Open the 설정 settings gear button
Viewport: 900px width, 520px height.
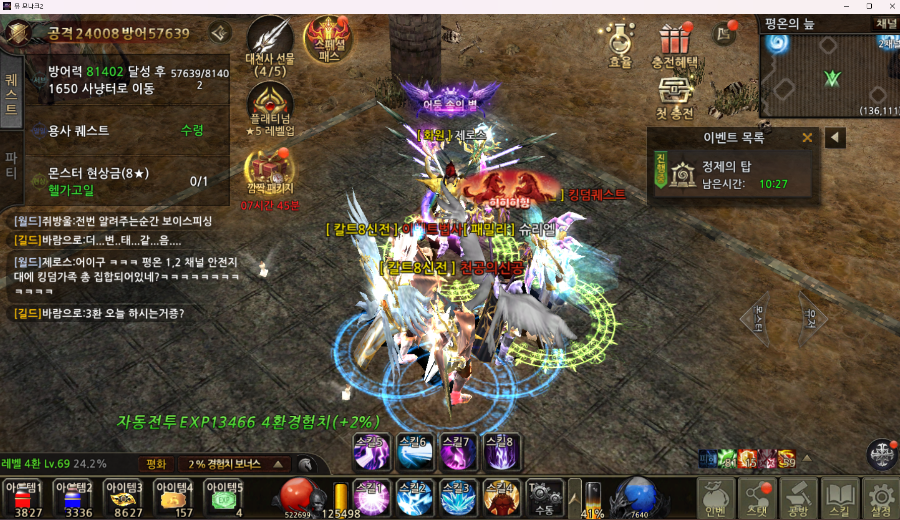click(880, 497)
